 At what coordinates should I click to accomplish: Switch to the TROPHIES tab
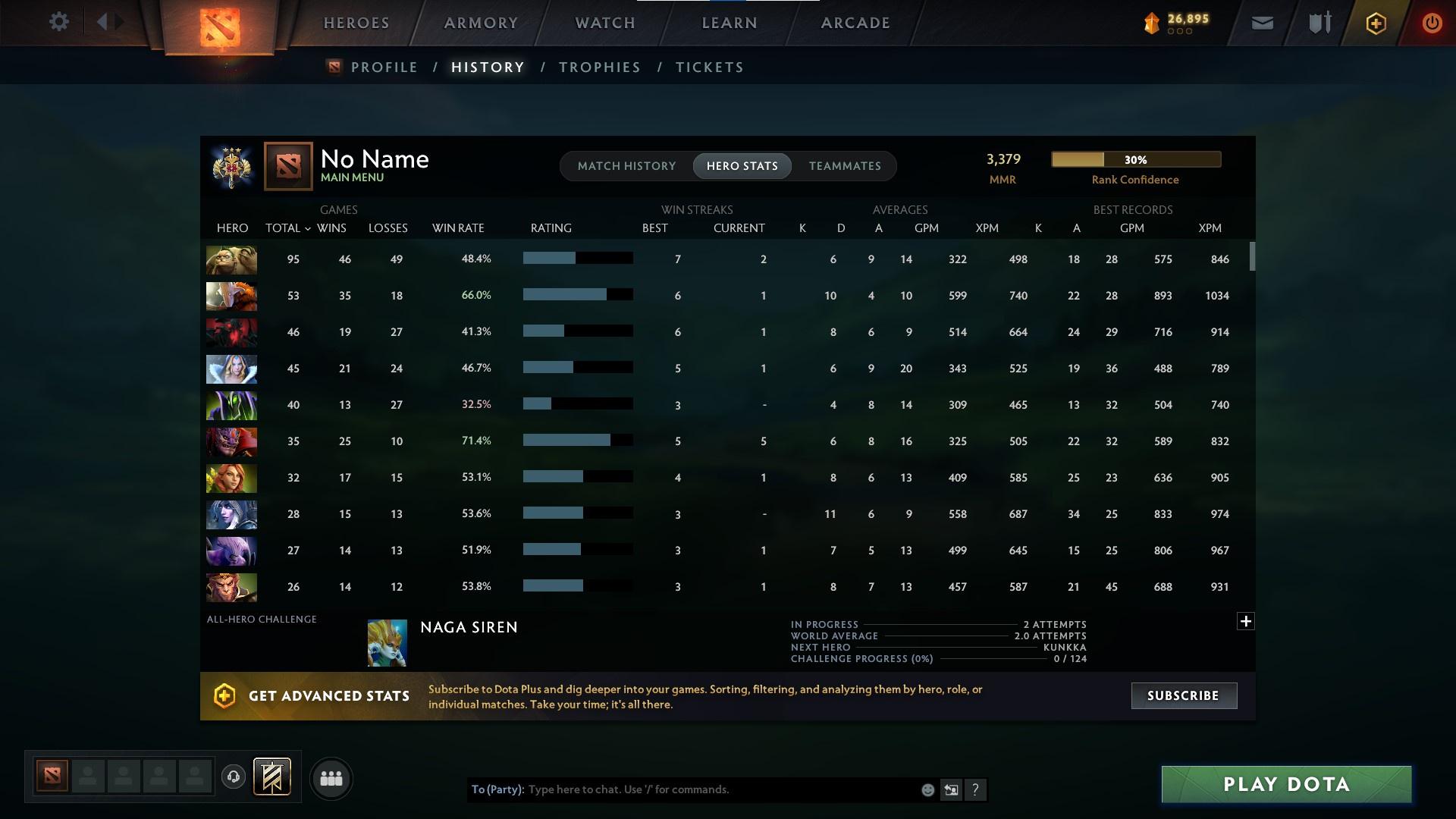coord(598,67)
